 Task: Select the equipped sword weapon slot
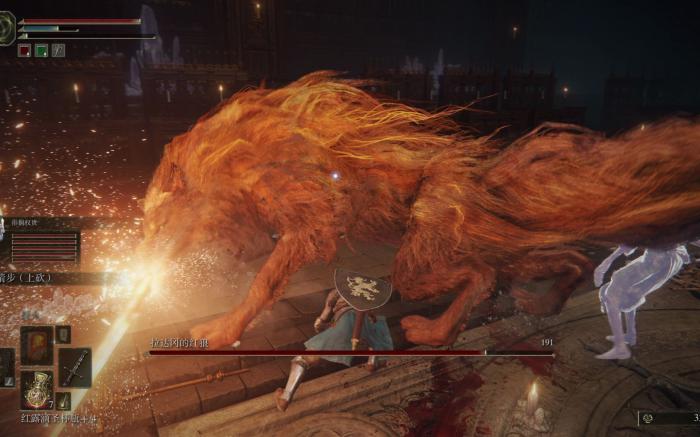[x=75, y=367]
